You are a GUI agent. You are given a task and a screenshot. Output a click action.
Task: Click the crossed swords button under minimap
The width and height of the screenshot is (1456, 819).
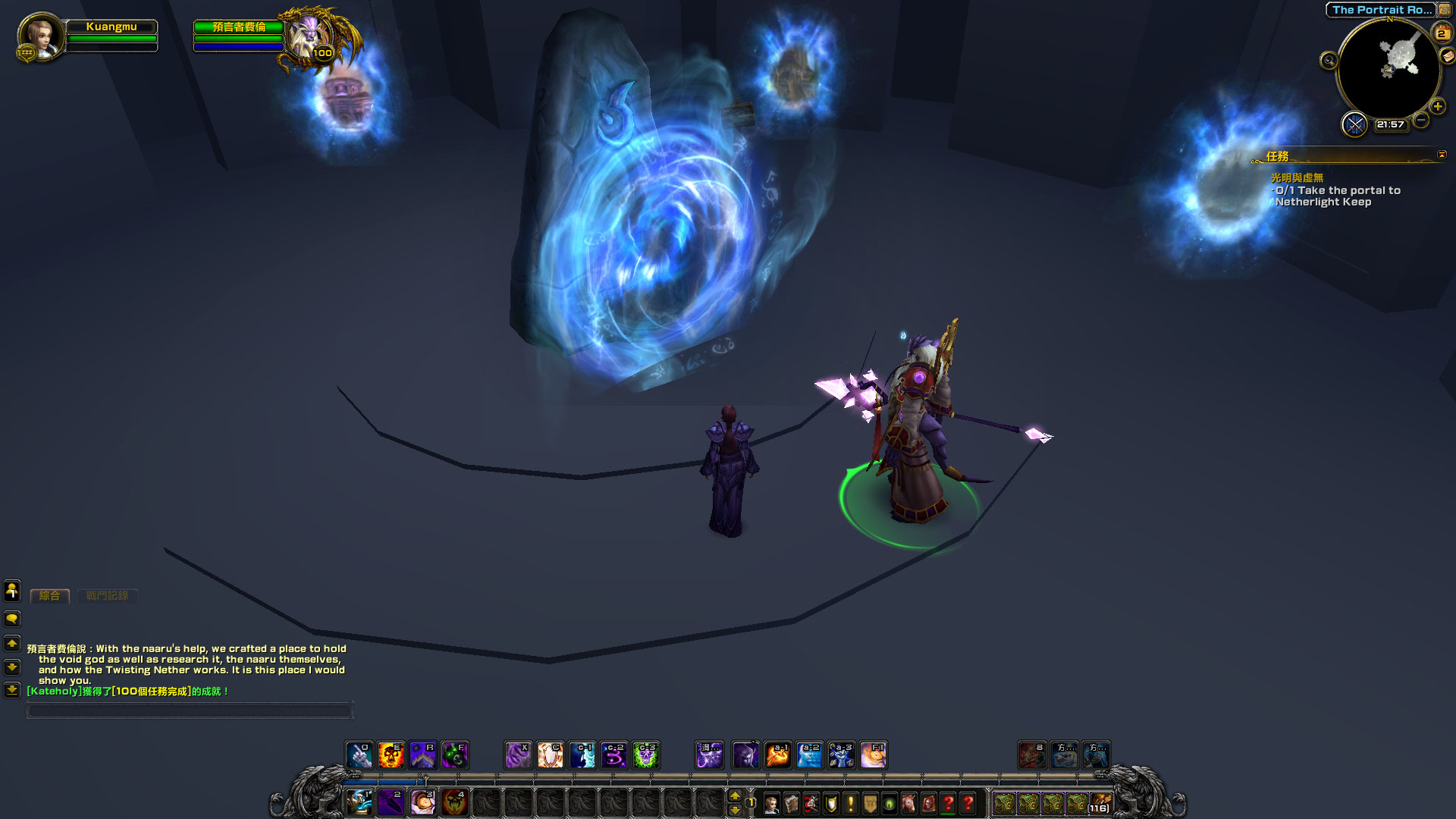1354,124
